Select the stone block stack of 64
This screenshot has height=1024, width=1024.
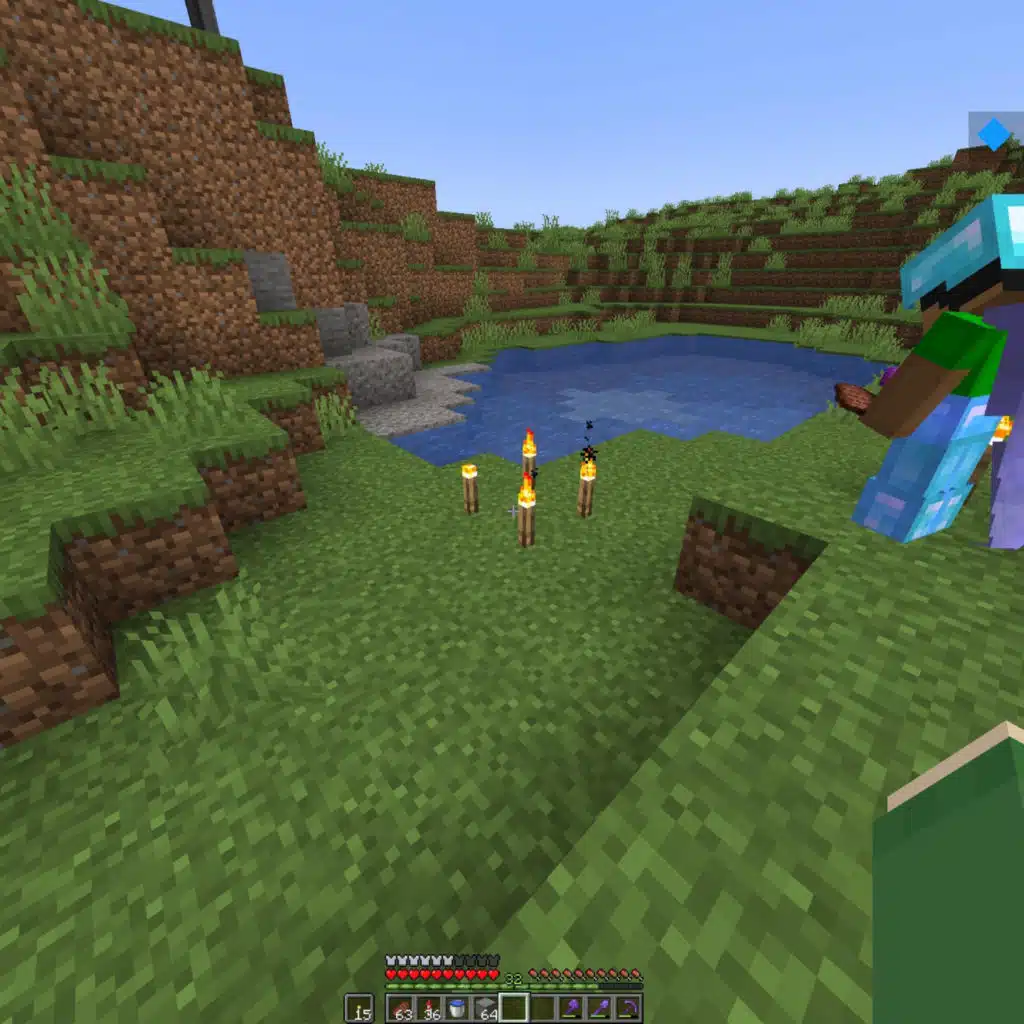tap(486, 1008)
